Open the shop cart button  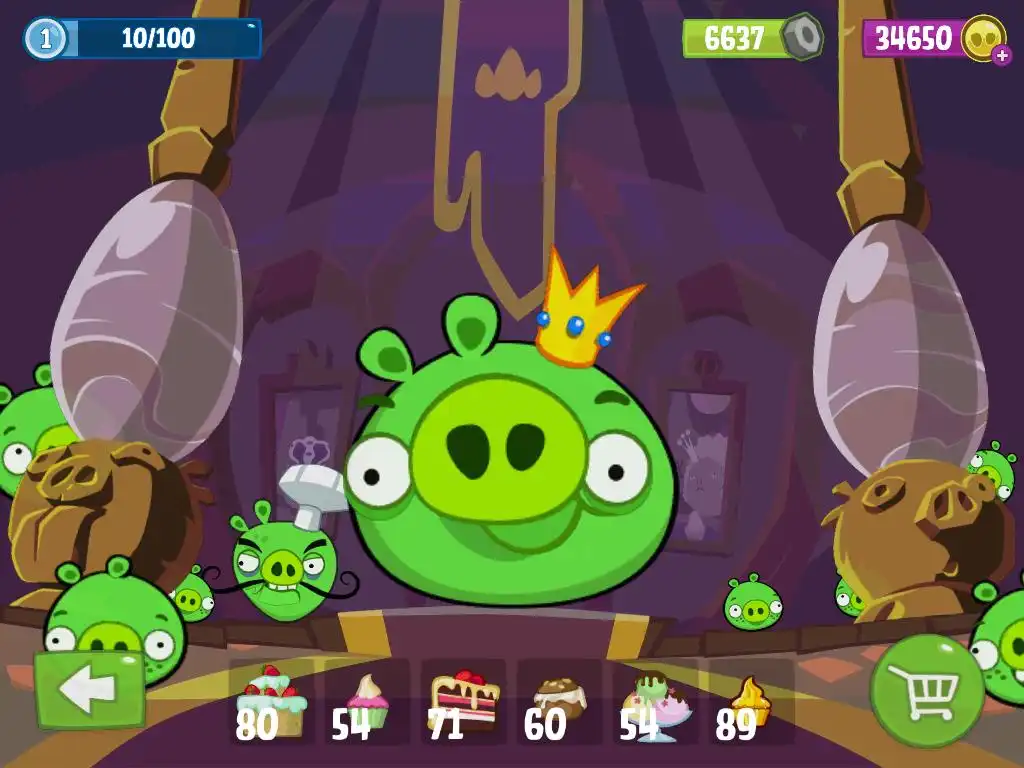pyautogui.click(x=926, y=689)
